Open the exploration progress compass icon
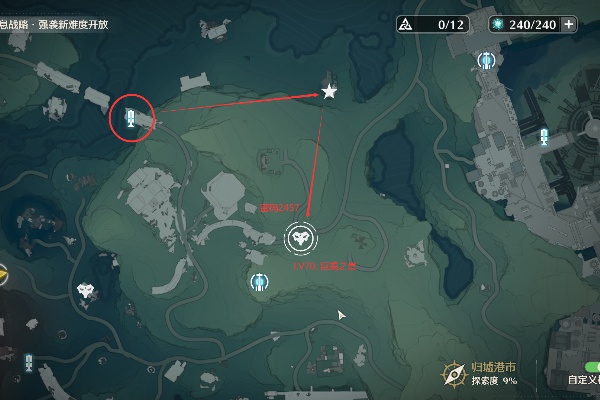 (455, 375)
